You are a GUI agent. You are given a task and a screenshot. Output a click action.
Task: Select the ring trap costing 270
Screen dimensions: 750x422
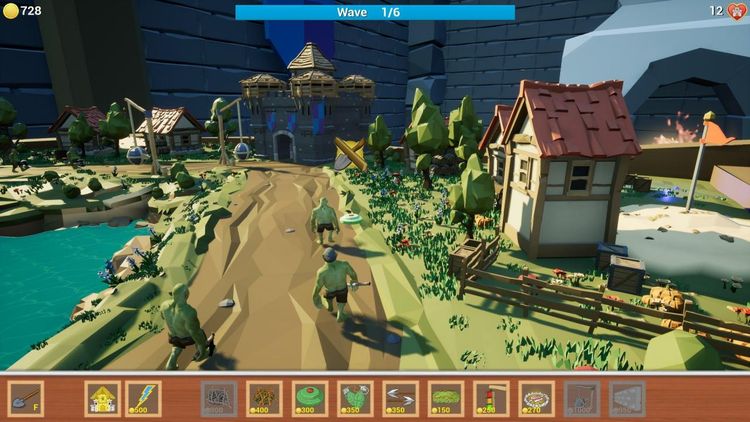(536, 398)
